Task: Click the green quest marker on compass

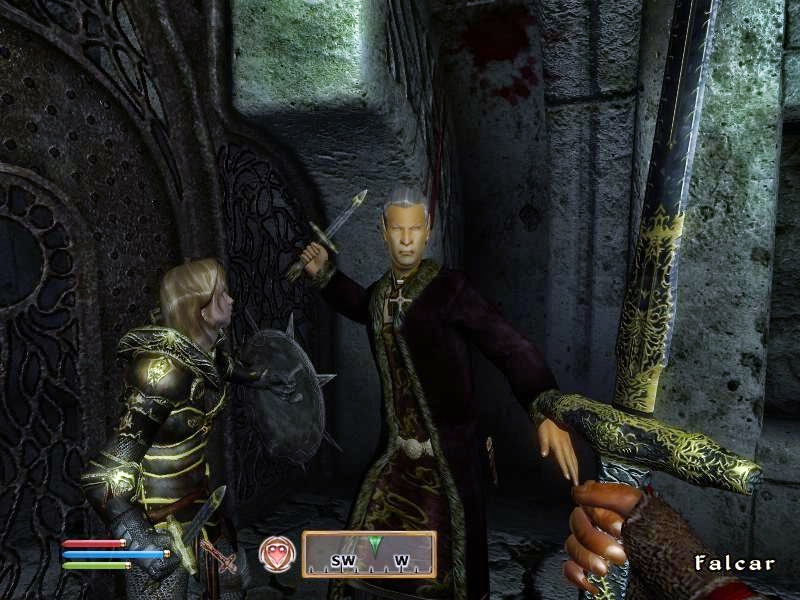Action: pos(375,545)
